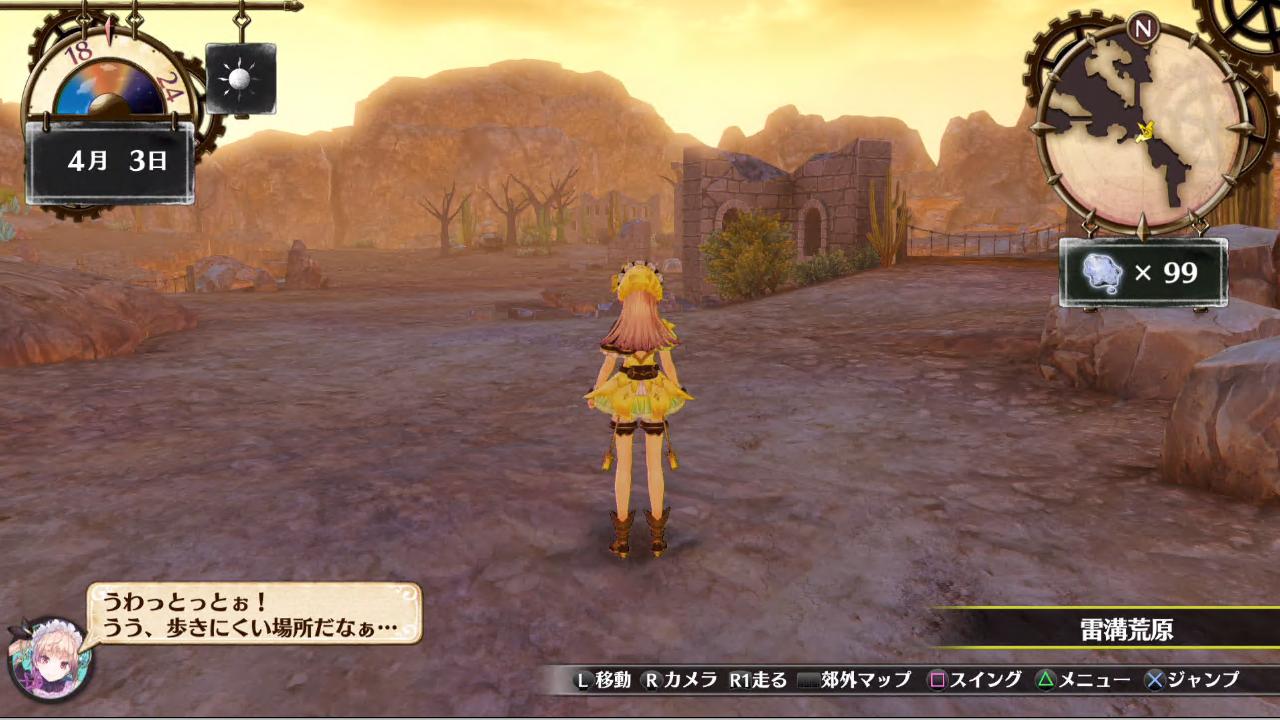
Task: Click the yellow player marker on minimap
Action: [1147, 129]
